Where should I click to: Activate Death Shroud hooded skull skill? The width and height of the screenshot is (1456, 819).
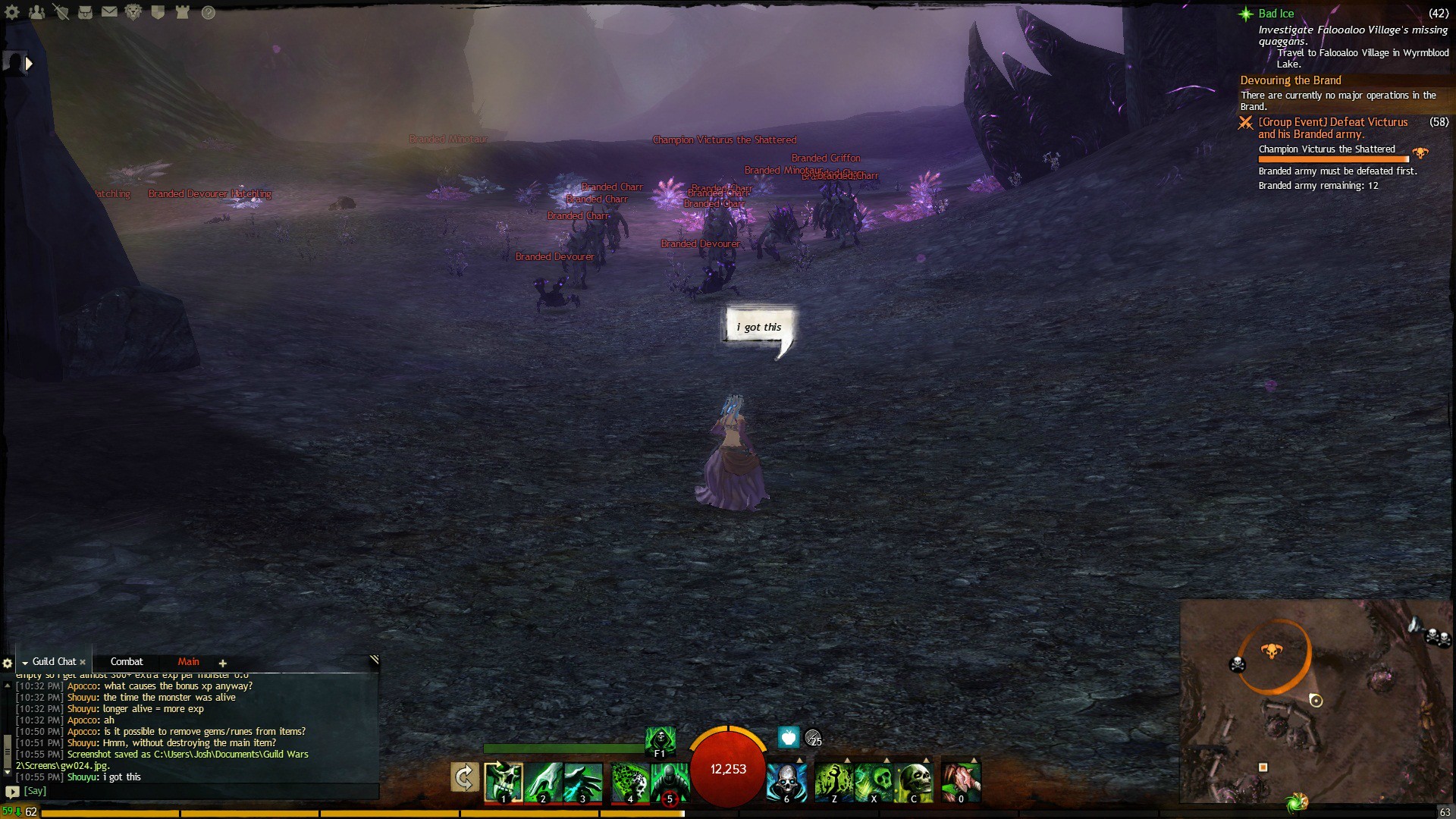click(660, 740)
